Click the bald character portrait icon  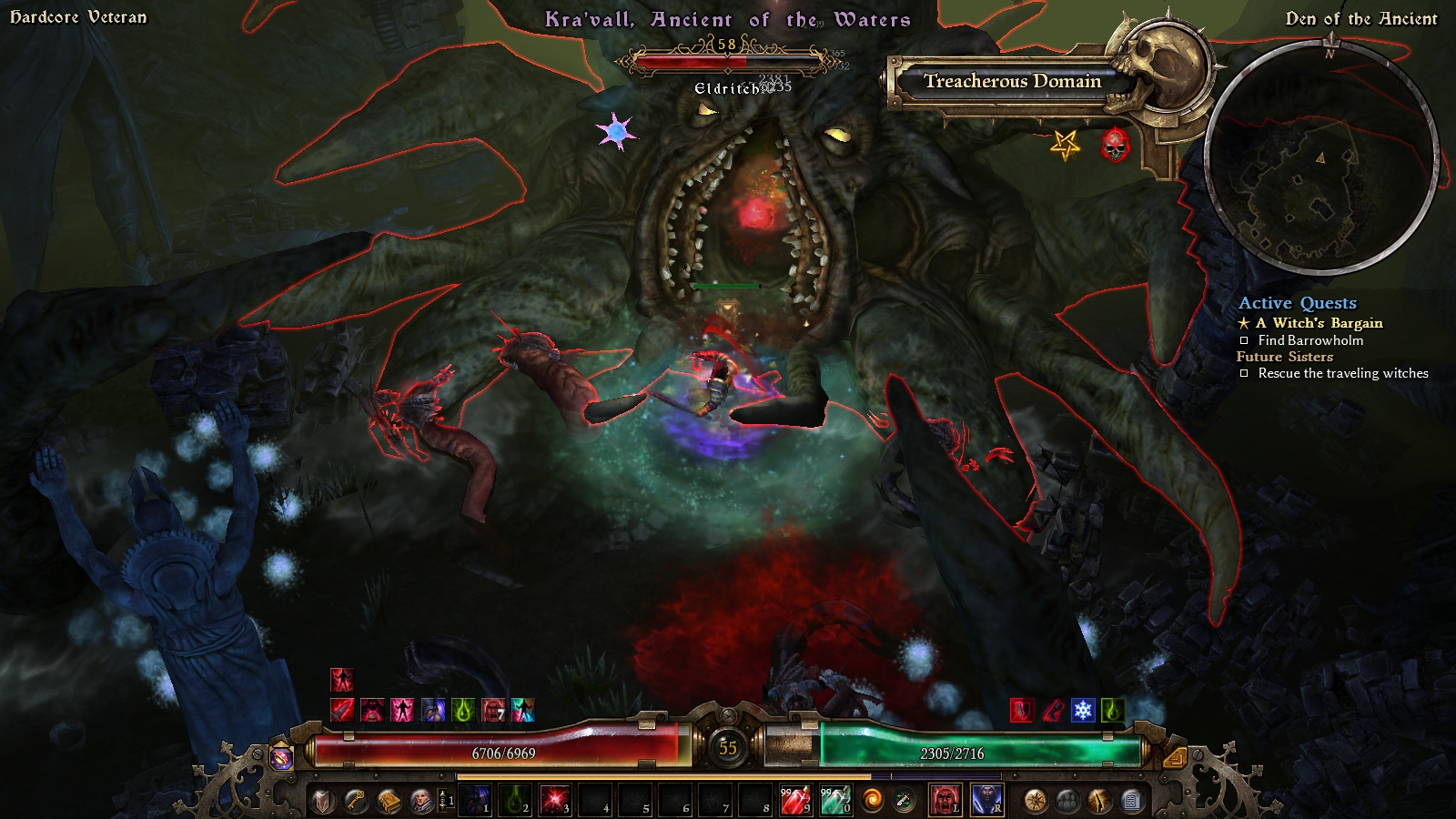point(421,801)
